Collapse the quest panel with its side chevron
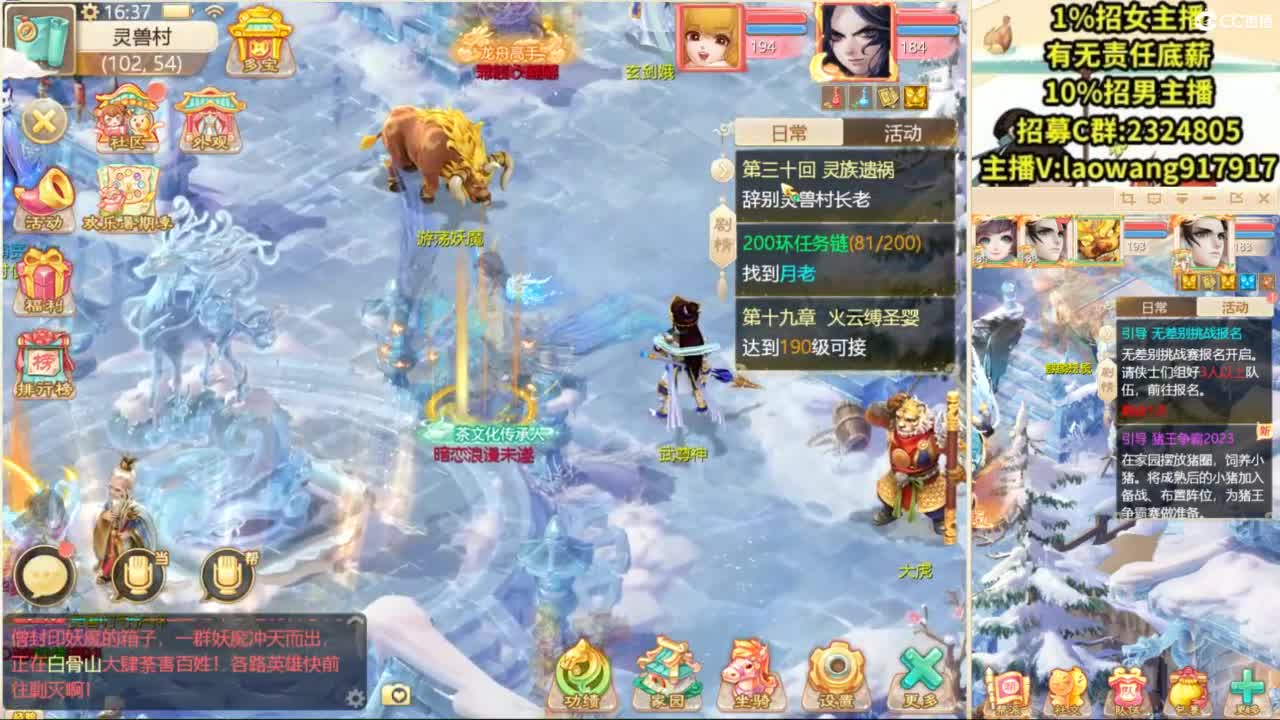Image resolution: width=1280 pixels, height=720 pixels. click(x=723, y=168)
